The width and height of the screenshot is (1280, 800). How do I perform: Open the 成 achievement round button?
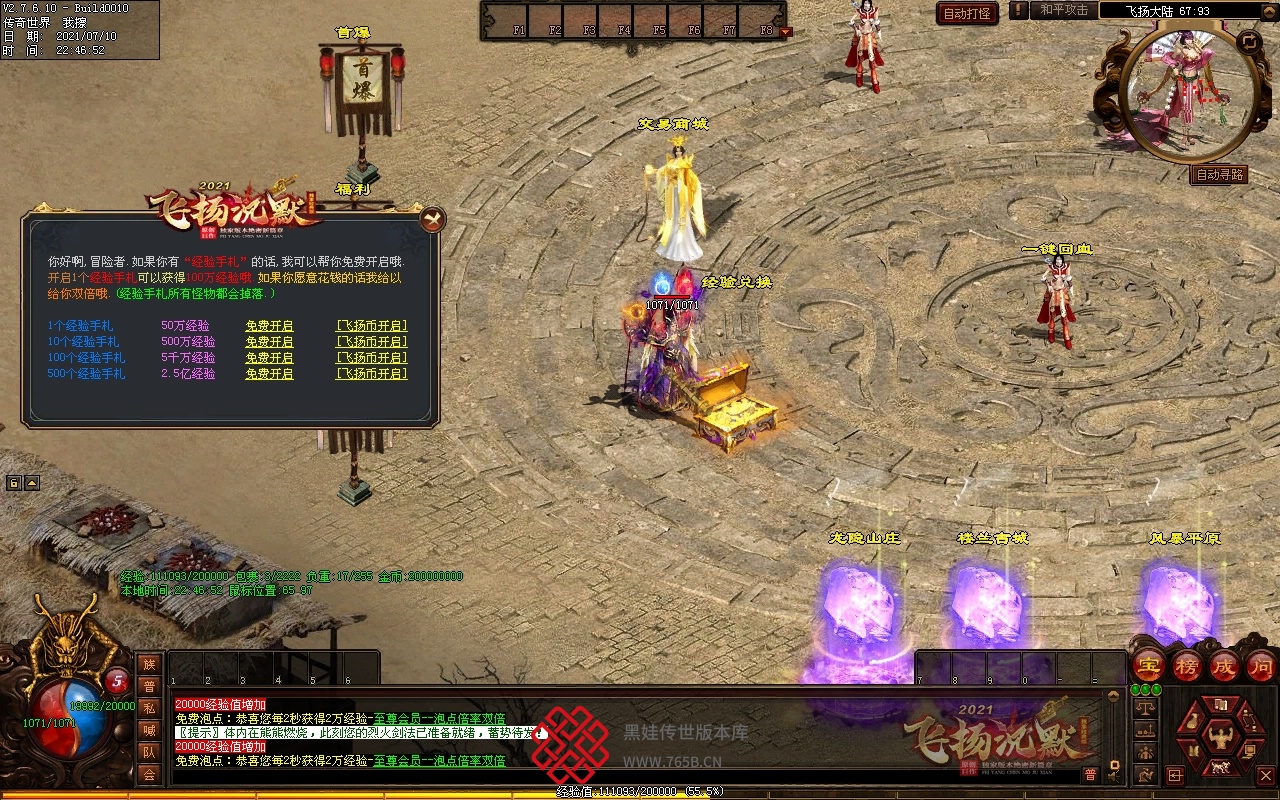(x=1224, y=665)
